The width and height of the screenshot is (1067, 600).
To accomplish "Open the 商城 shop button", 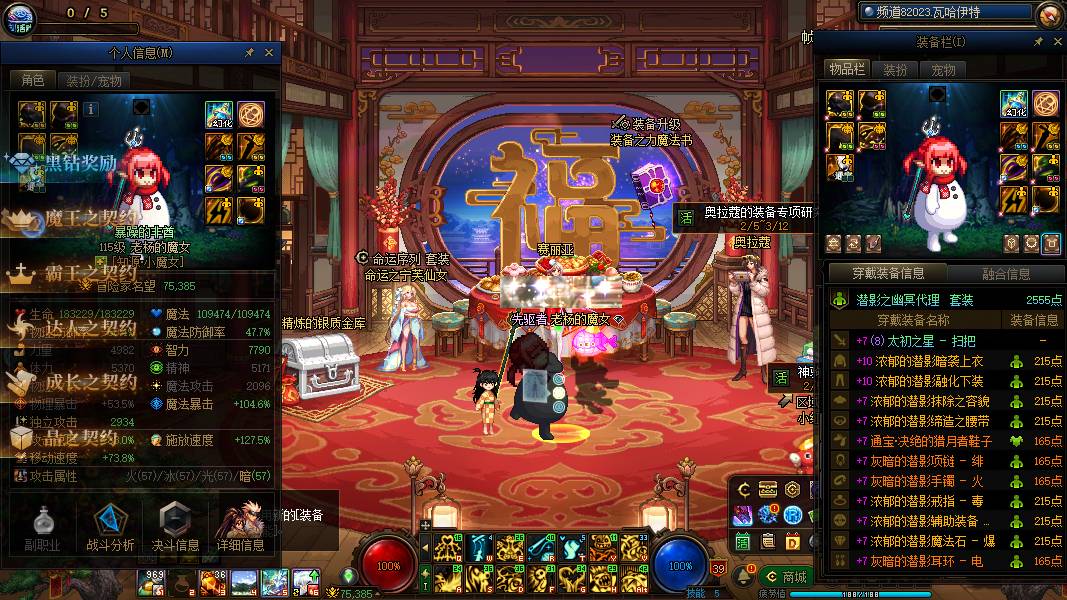I will click(x=785, y=577).
